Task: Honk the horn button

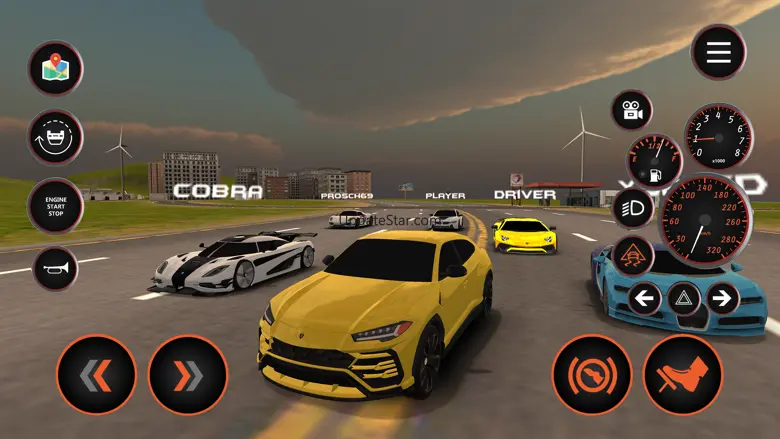Action: click(55, 267)
